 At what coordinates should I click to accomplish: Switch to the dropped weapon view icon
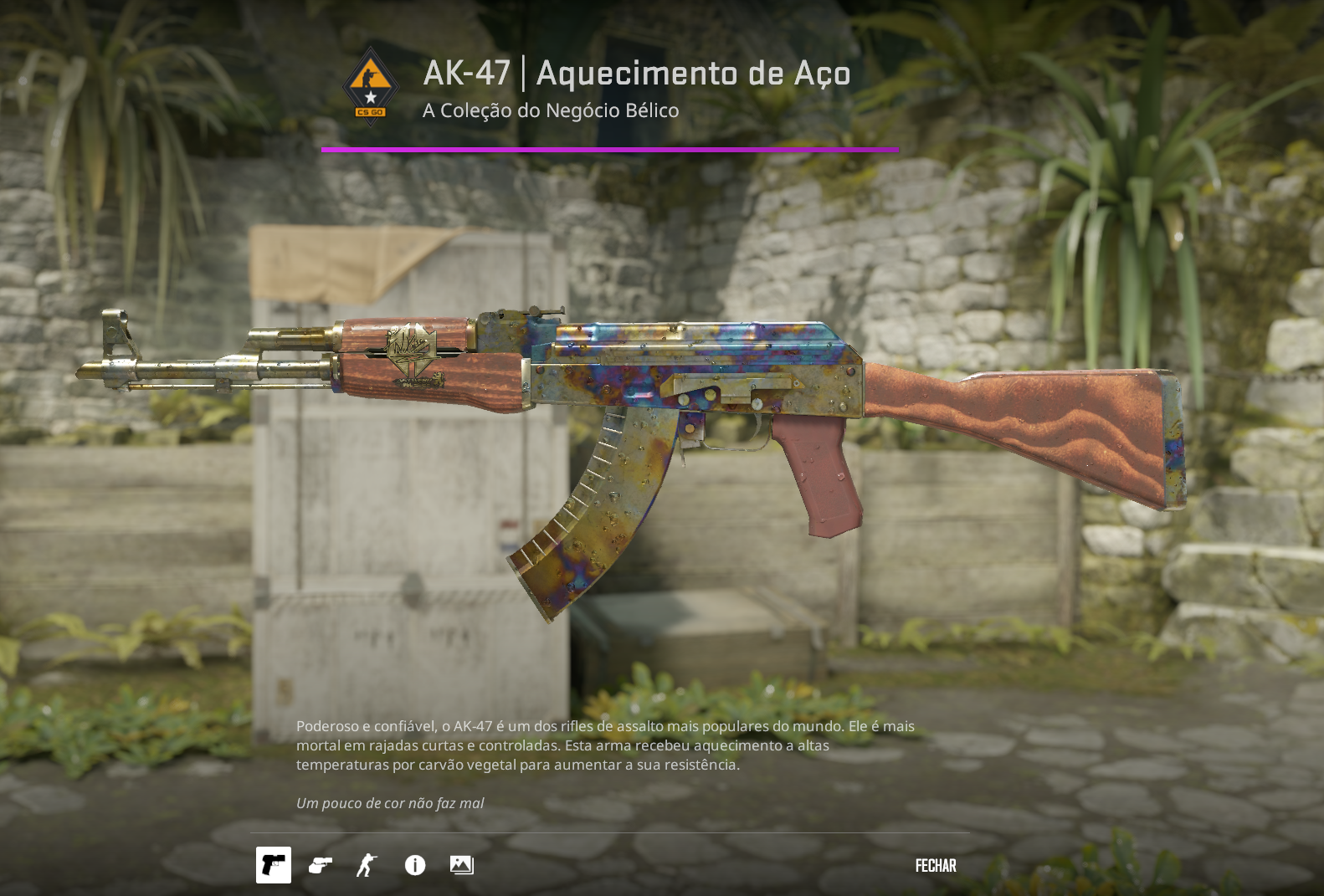[321, 867]
